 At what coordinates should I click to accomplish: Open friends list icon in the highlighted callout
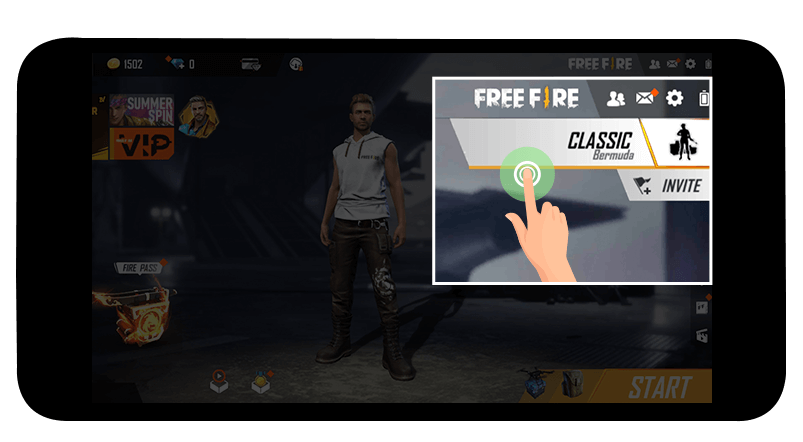pyautogui.click(x=616, y=98)
